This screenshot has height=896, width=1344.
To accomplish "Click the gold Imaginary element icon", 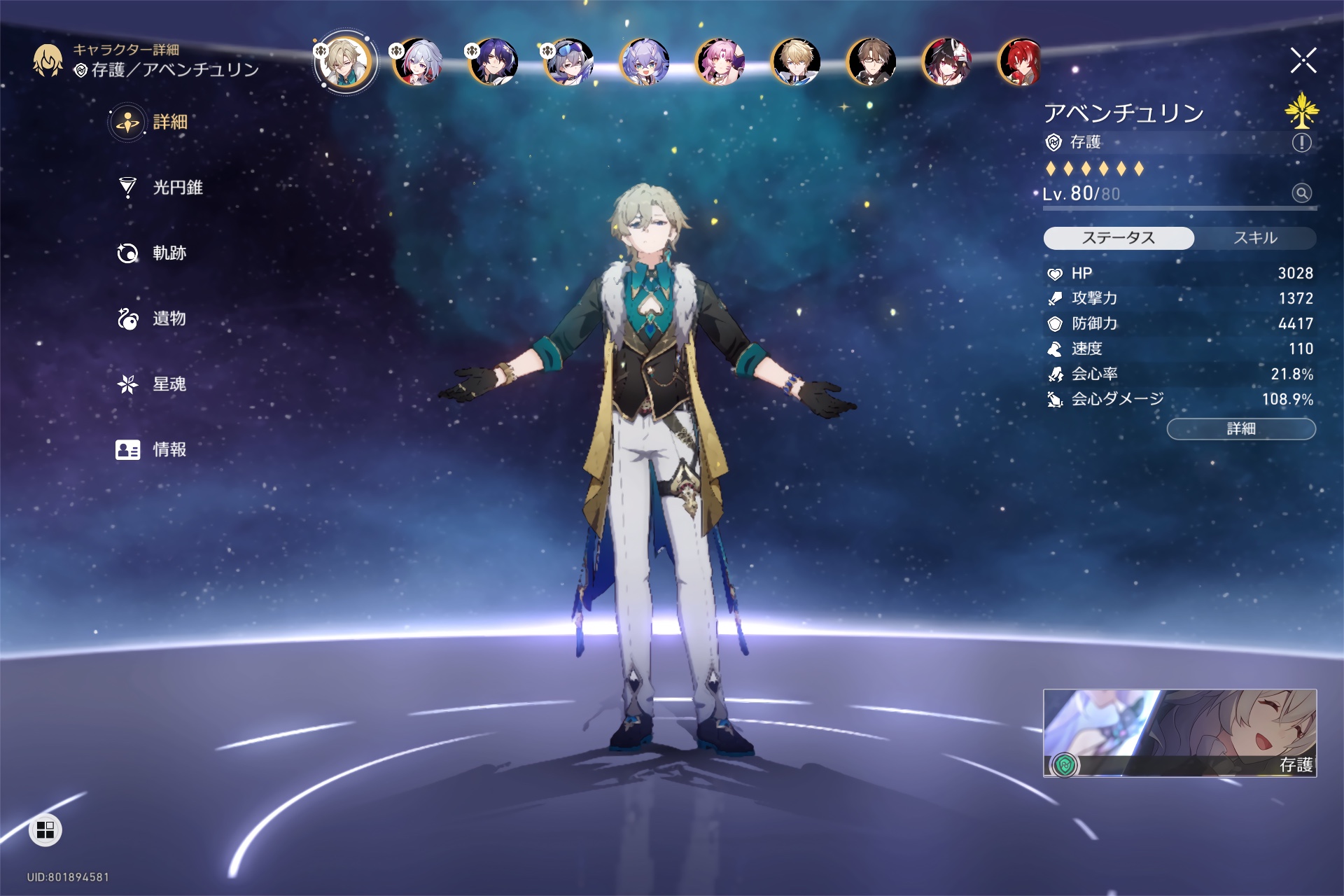I will 1301,111.
